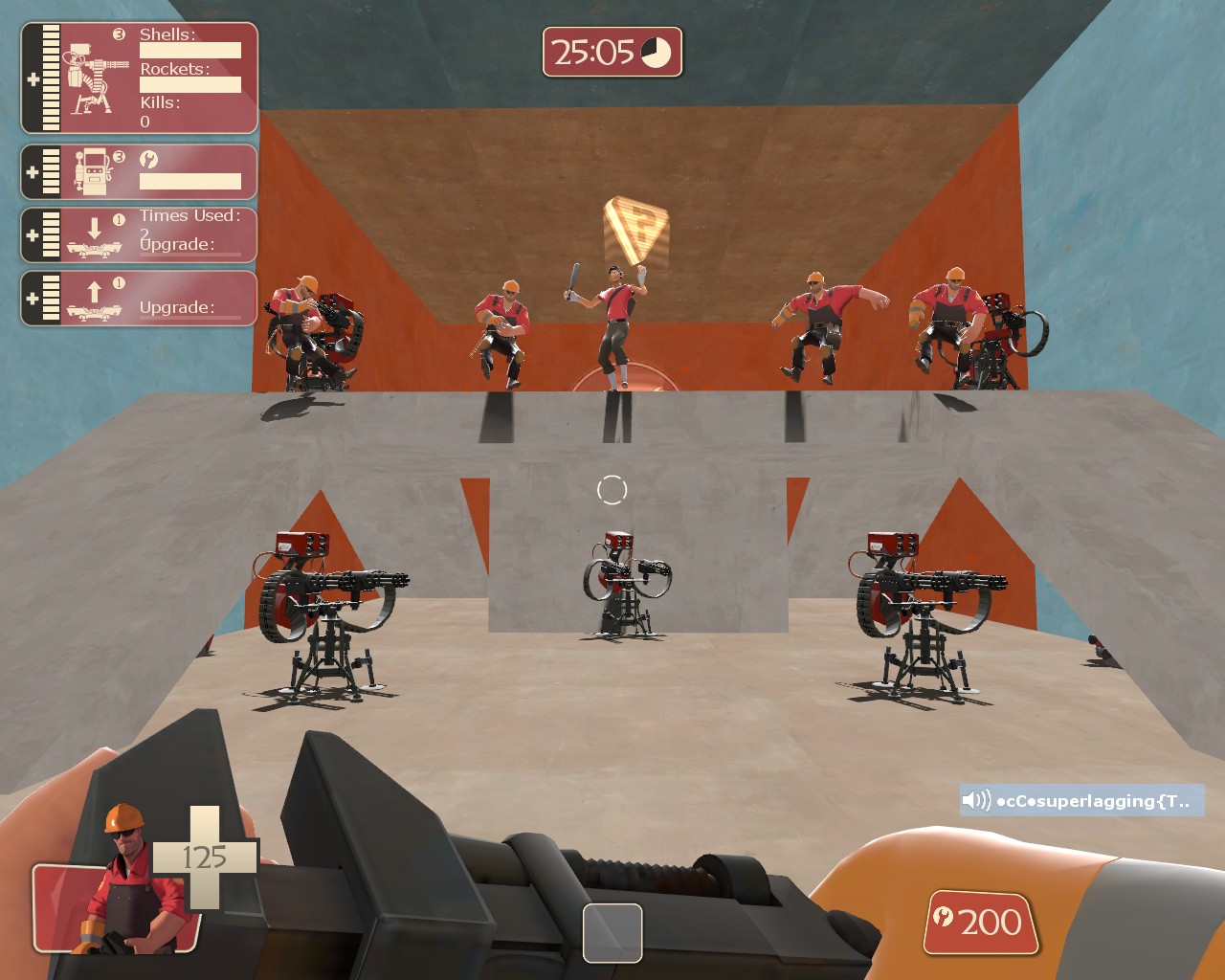Viewport: 1225px width, 980px height.
Task: Select the dispenser status panel
Action: coord(140,172)
